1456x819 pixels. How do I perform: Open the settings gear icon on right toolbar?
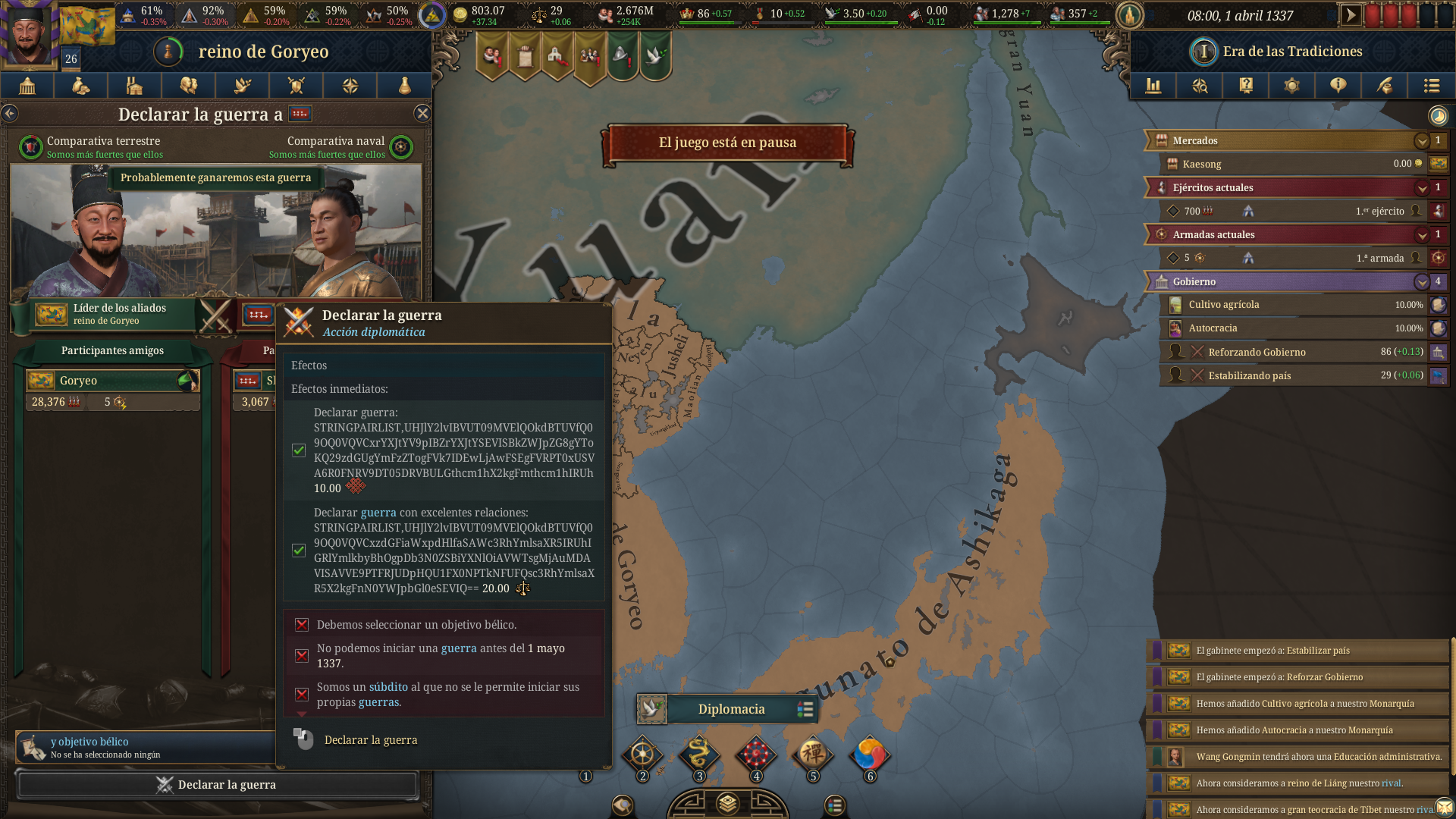point(1291,86)
